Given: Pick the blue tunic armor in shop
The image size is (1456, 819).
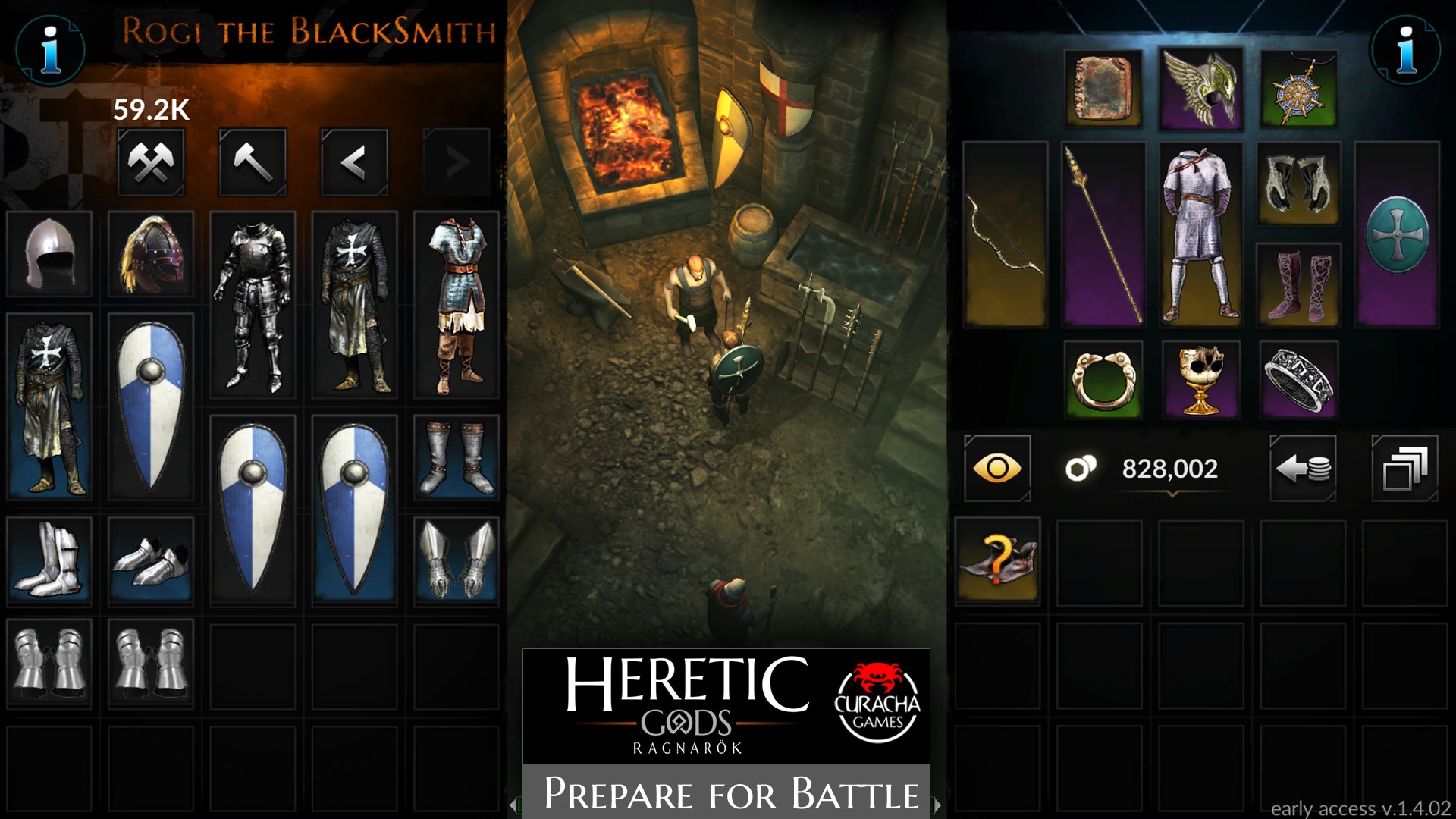Looking at the screenshot, I should tap(456, 305).
